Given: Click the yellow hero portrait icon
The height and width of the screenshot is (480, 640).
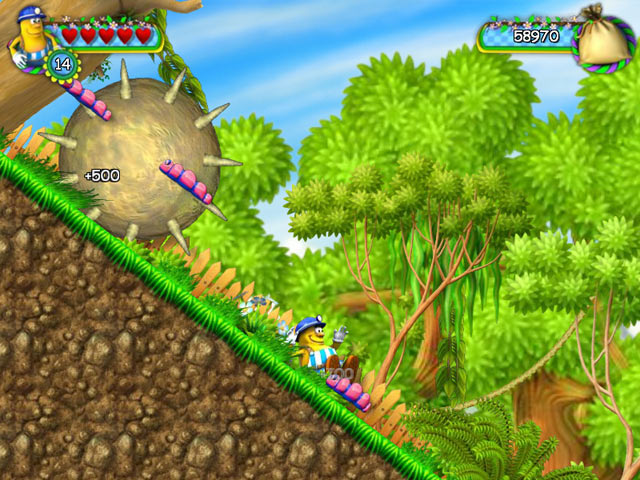Looking at the screenshot, I should pyautogui.click(x=28, y=36).
